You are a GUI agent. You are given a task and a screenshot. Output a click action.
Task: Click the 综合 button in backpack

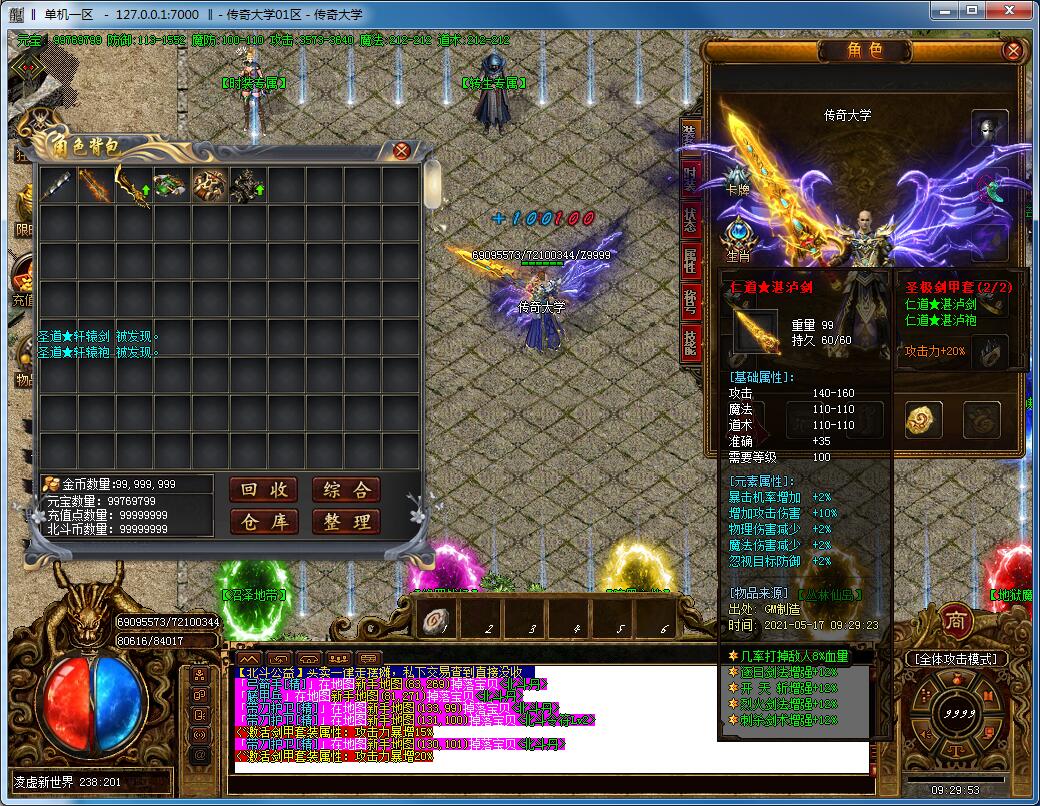(346, 489)
